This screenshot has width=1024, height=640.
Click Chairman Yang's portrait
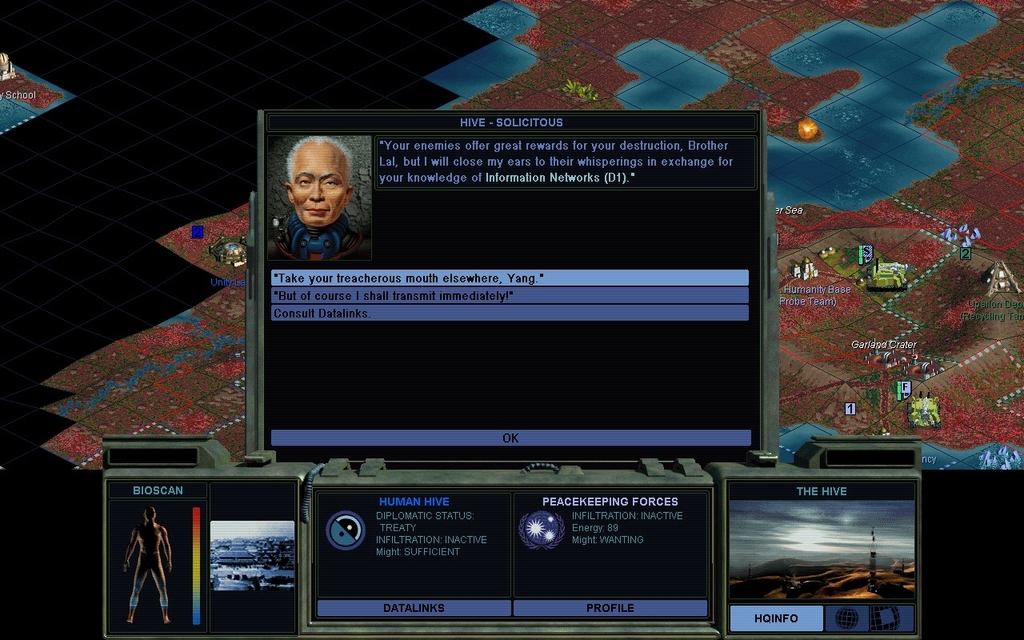(319, 198)
